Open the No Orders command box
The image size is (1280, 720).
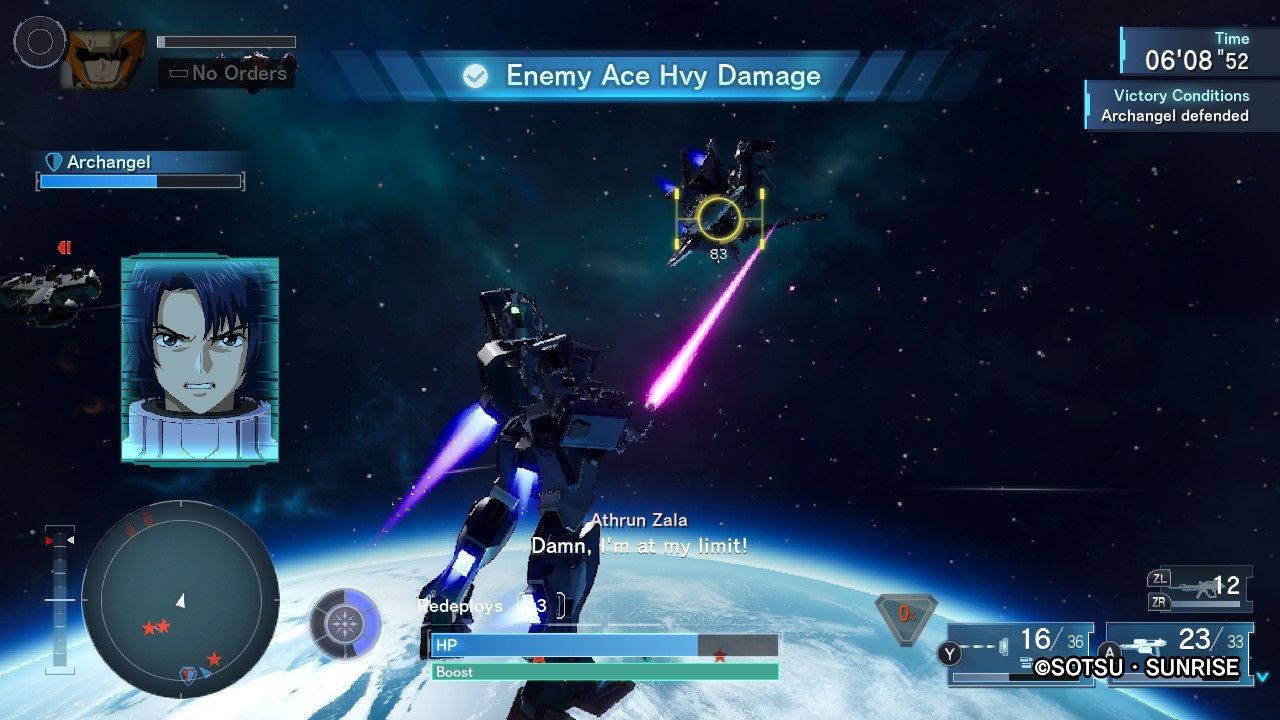click(227, 73)
